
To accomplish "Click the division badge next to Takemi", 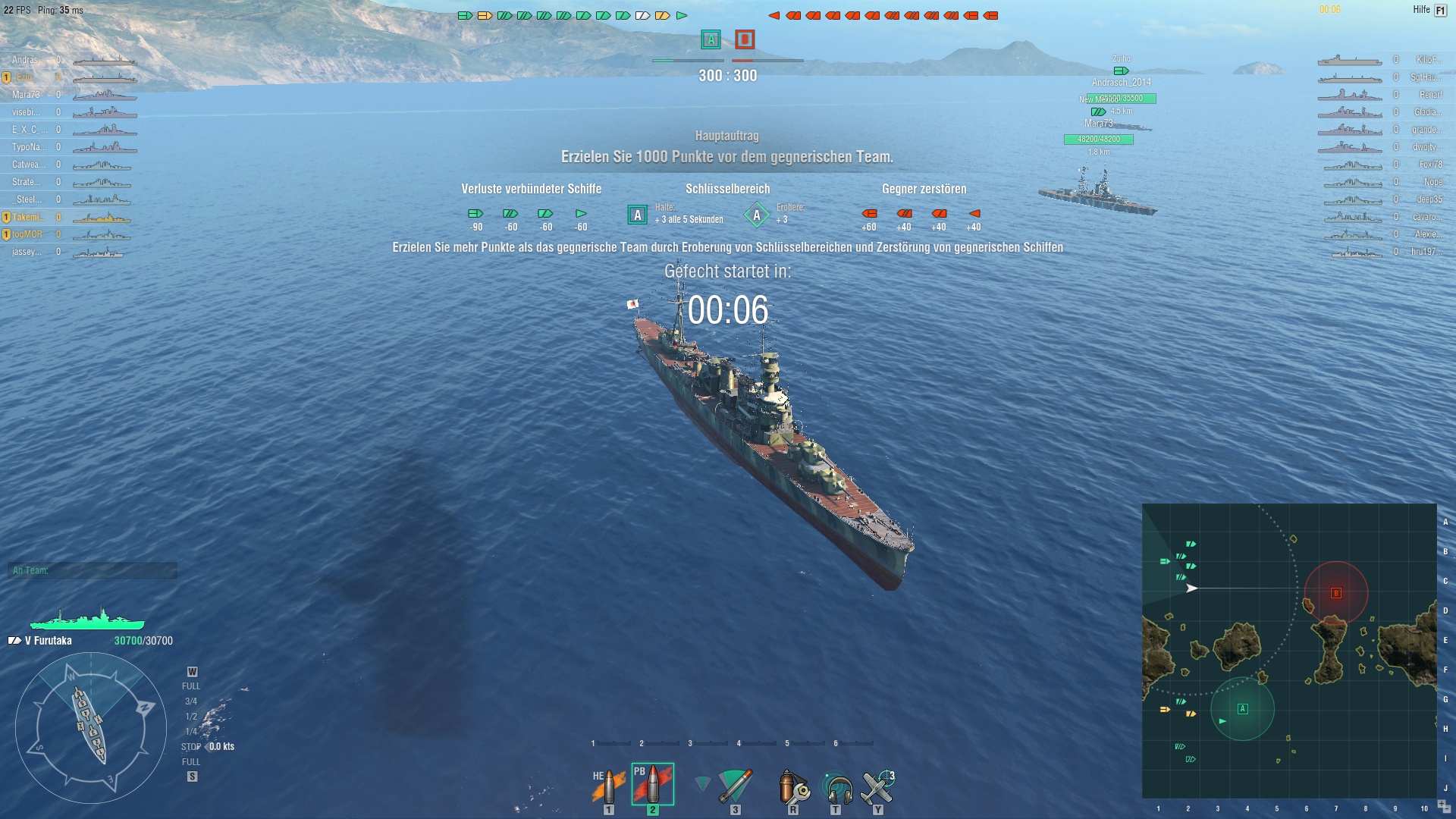I will point(7,217).
